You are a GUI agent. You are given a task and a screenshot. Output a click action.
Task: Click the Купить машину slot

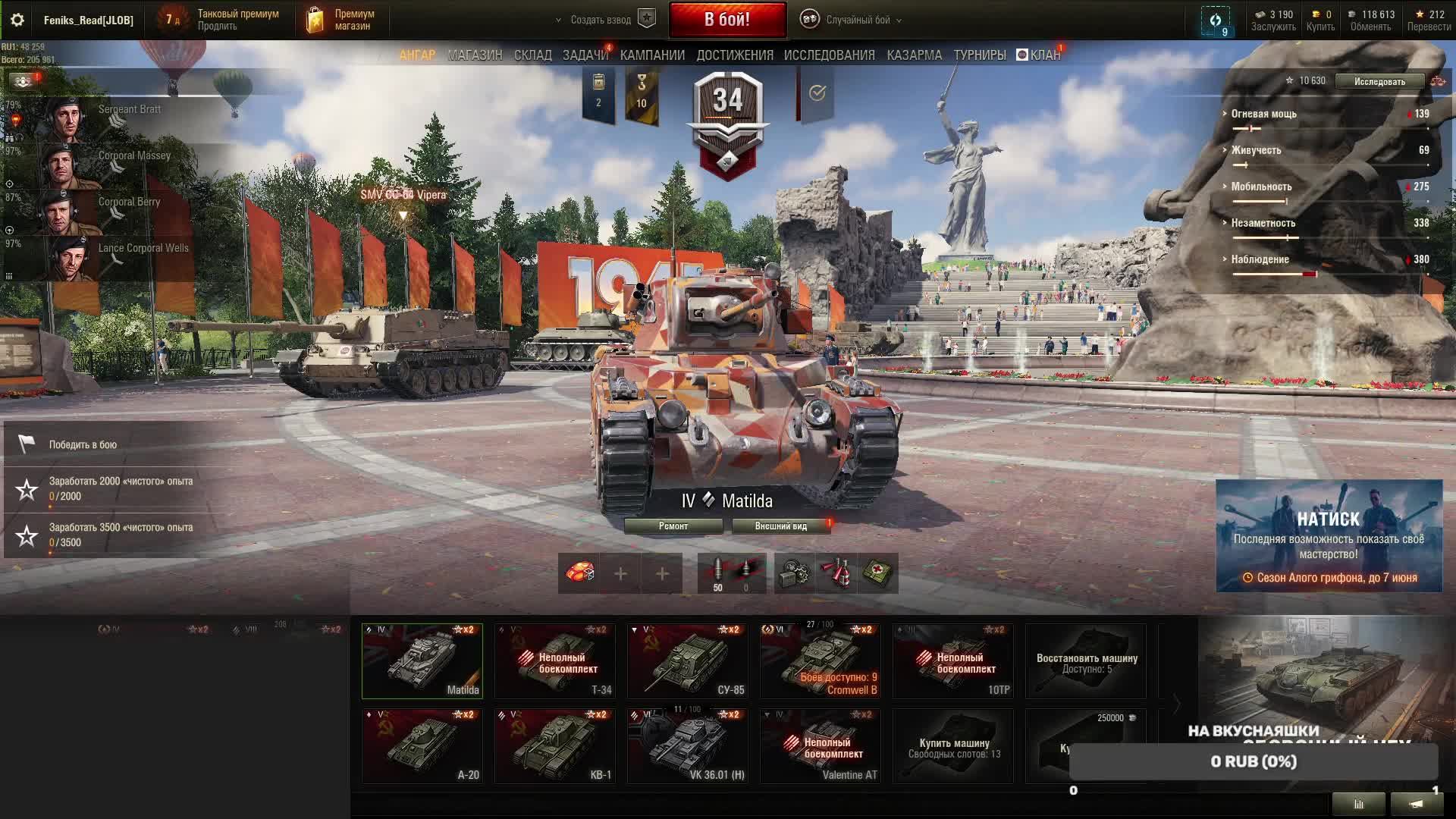(953, 746)
